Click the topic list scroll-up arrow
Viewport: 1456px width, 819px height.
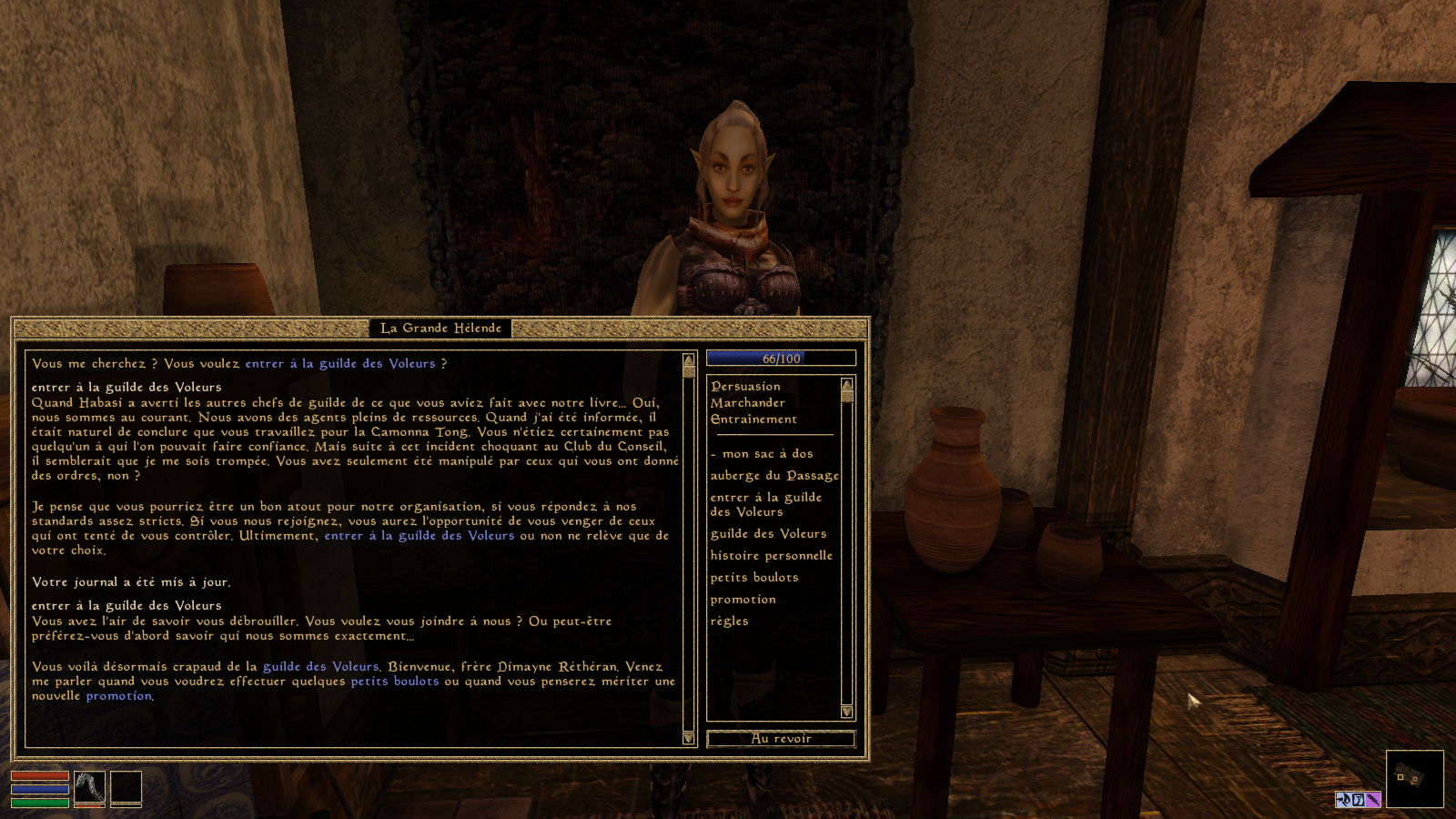pos(847,384)
